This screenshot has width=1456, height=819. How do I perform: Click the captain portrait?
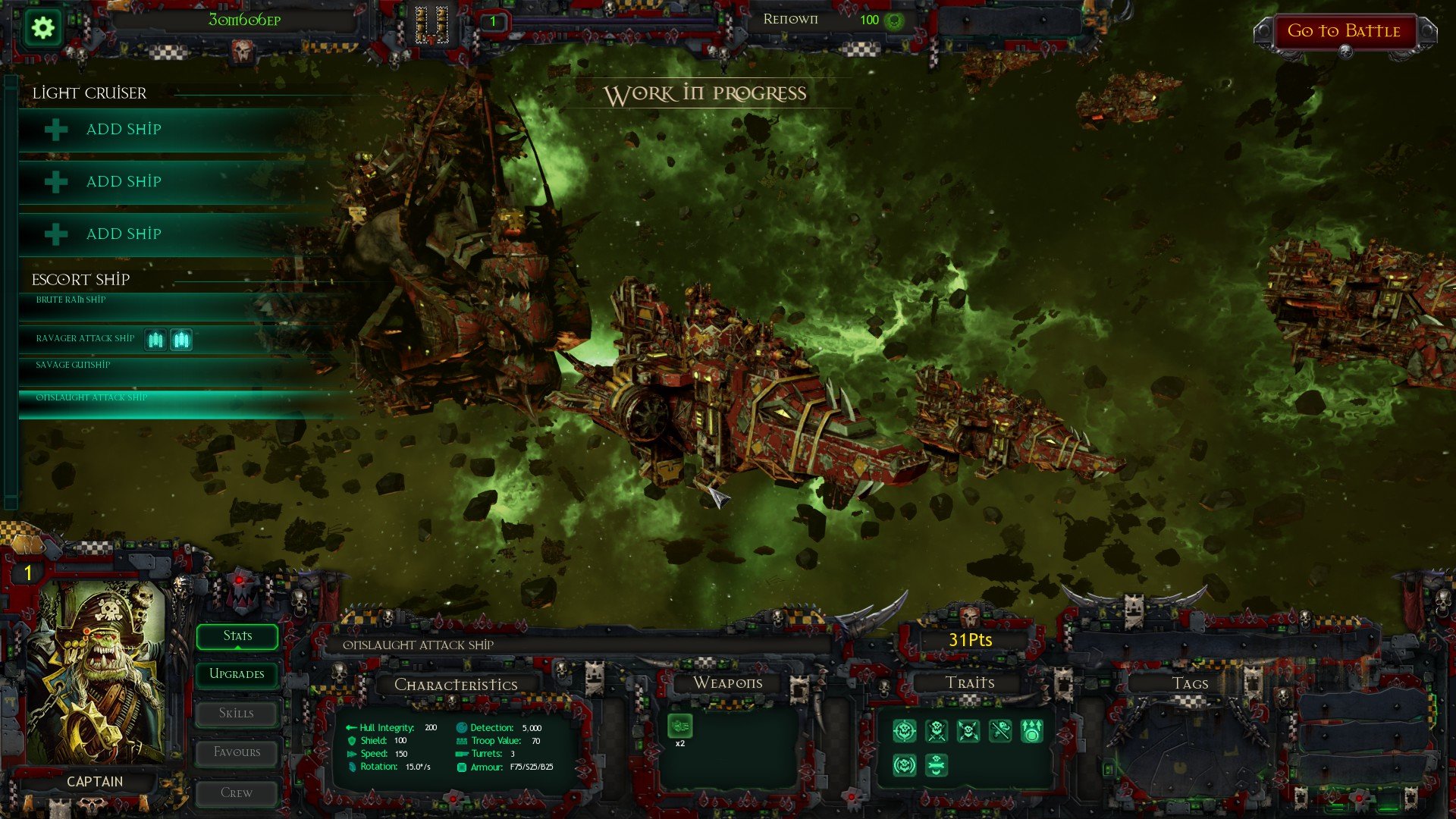click(102, 675)
